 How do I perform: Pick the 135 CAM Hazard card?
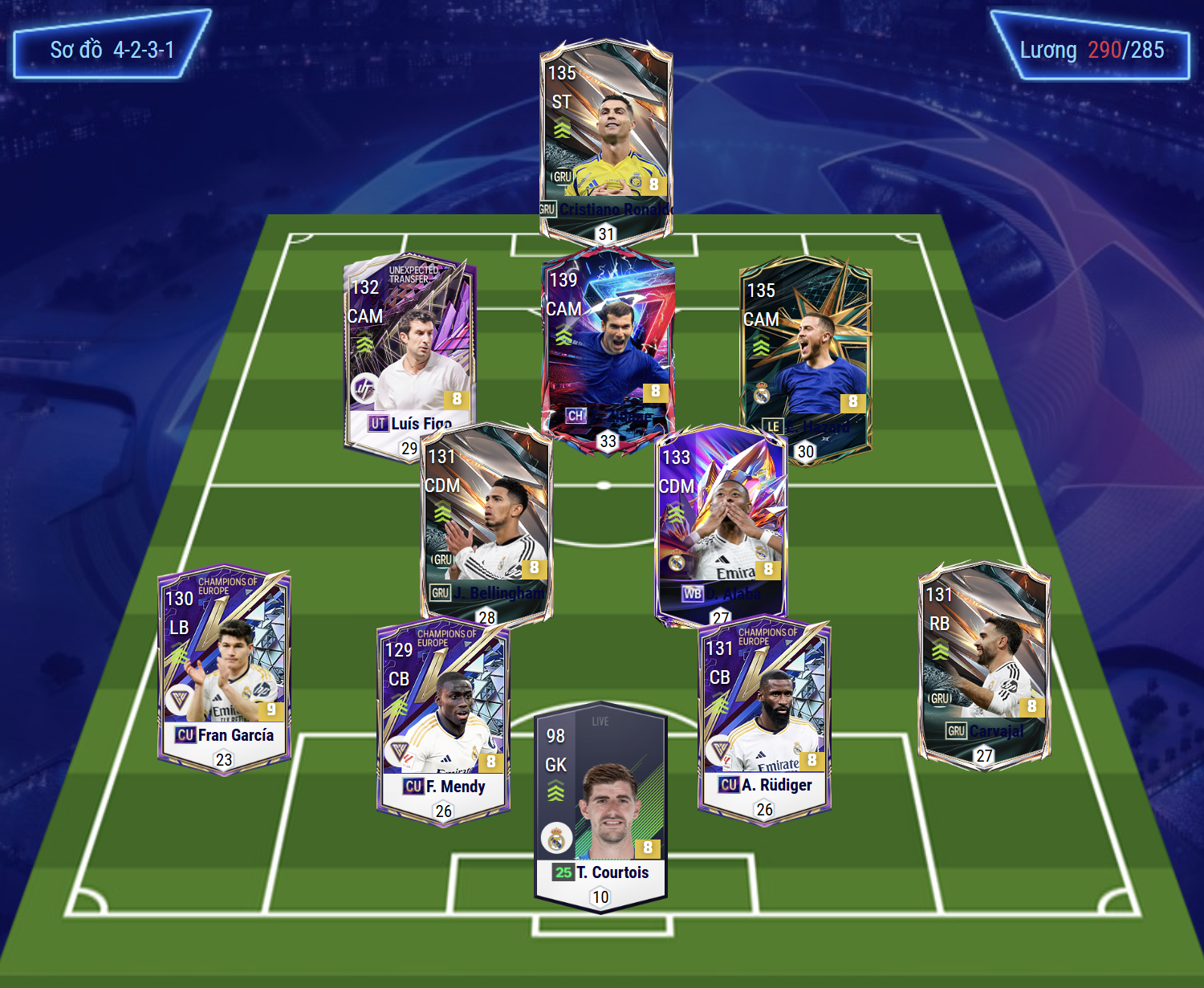click(805, 353)
